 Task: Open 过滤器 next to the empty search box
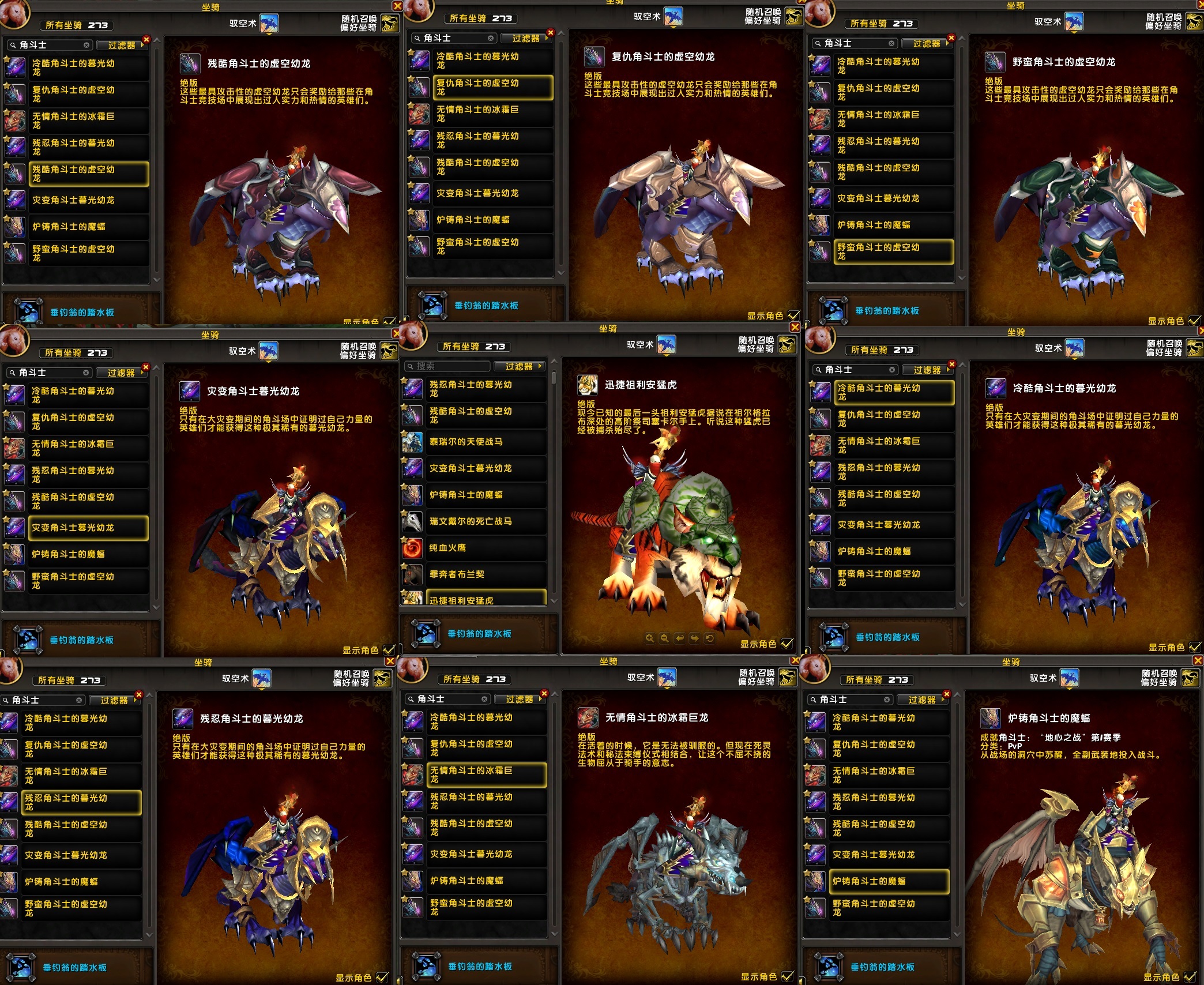[522, 366]
